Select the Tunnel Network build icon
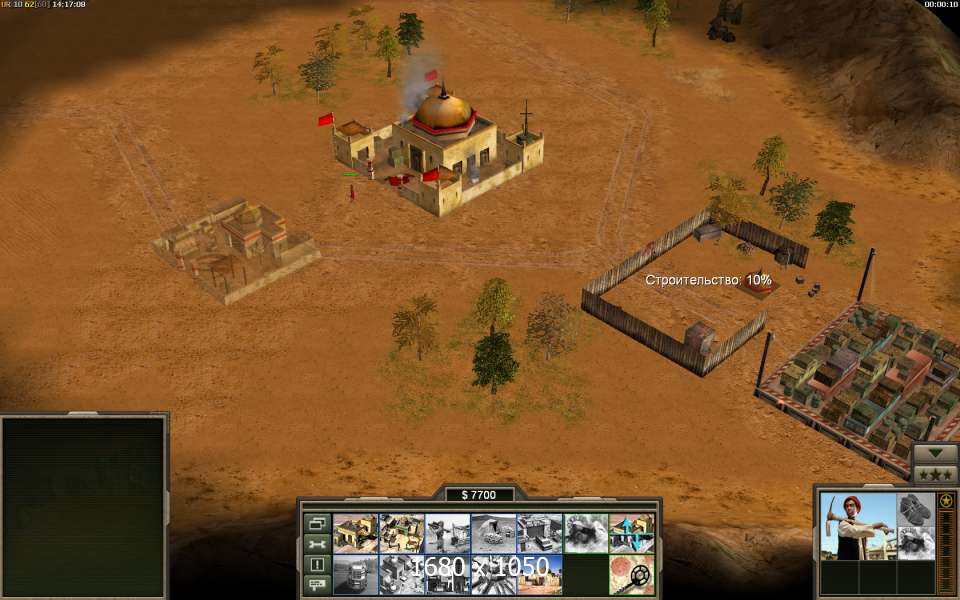Image resolution: width=960 pixels, height=600 pixels. (493, 533)
